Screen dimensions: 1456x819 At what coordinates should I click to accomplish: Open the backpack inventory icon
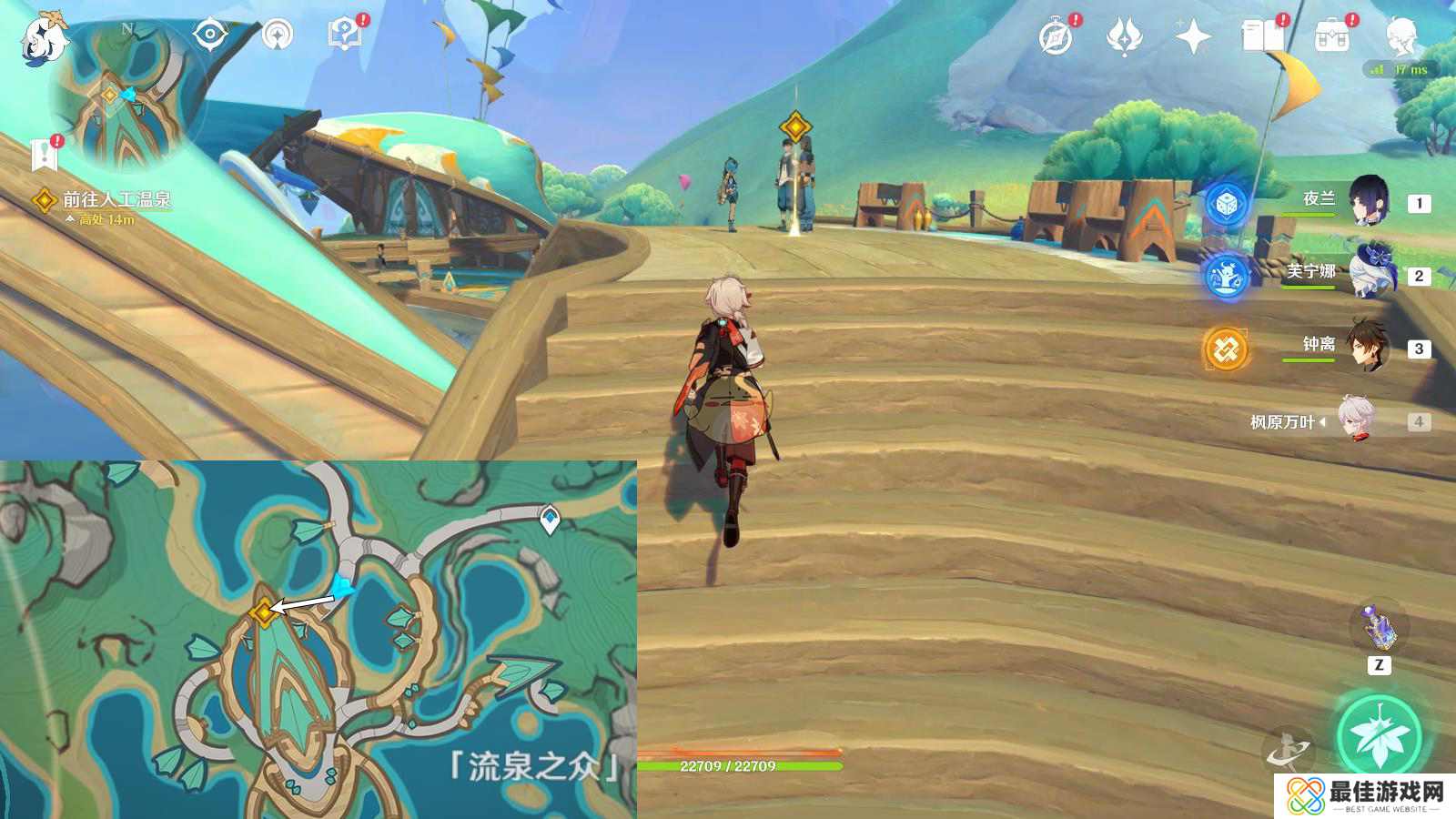[x=1331, y=37]
